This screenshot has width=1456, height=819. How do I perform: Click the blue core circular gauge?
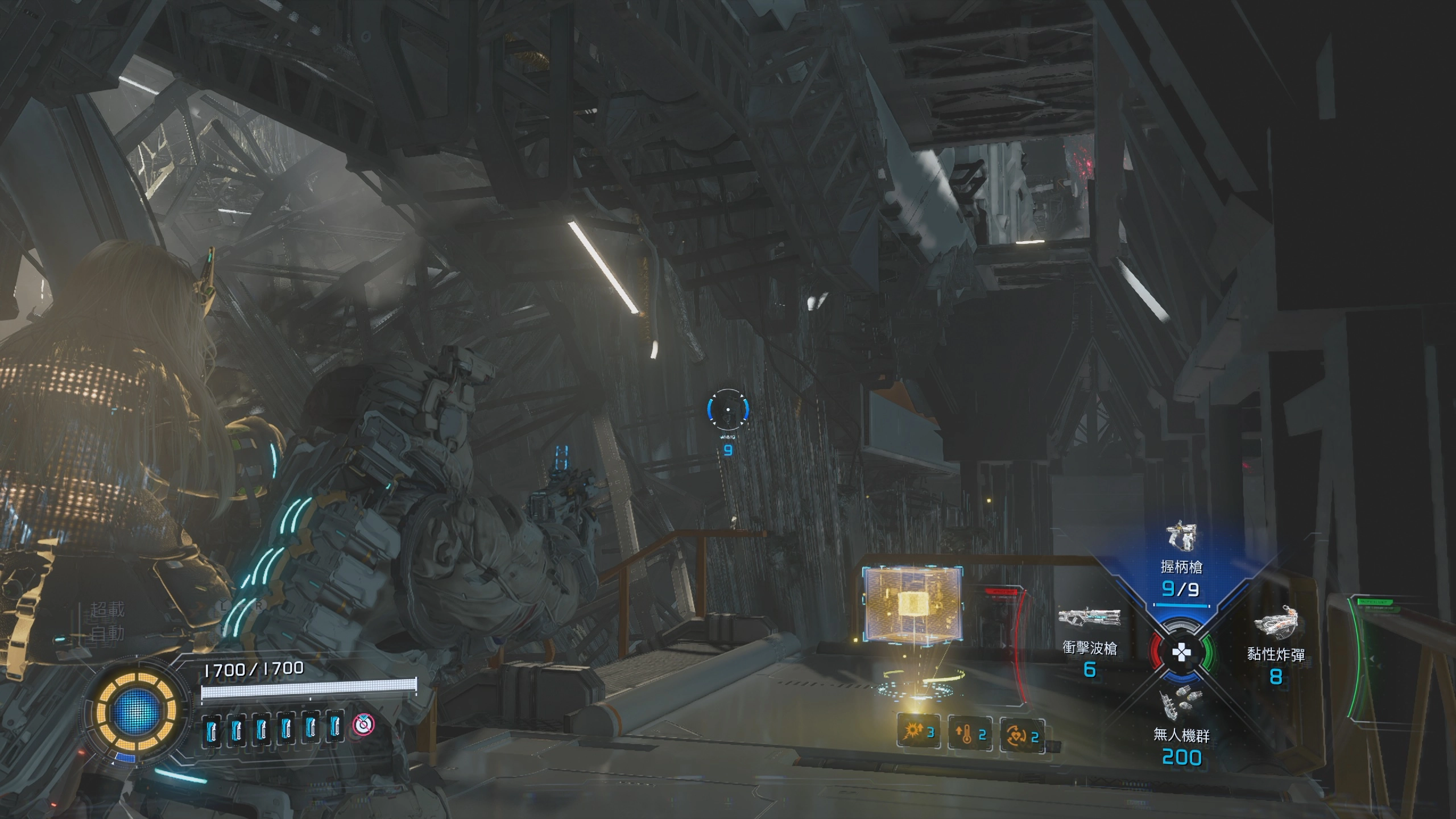coord(136,711)
